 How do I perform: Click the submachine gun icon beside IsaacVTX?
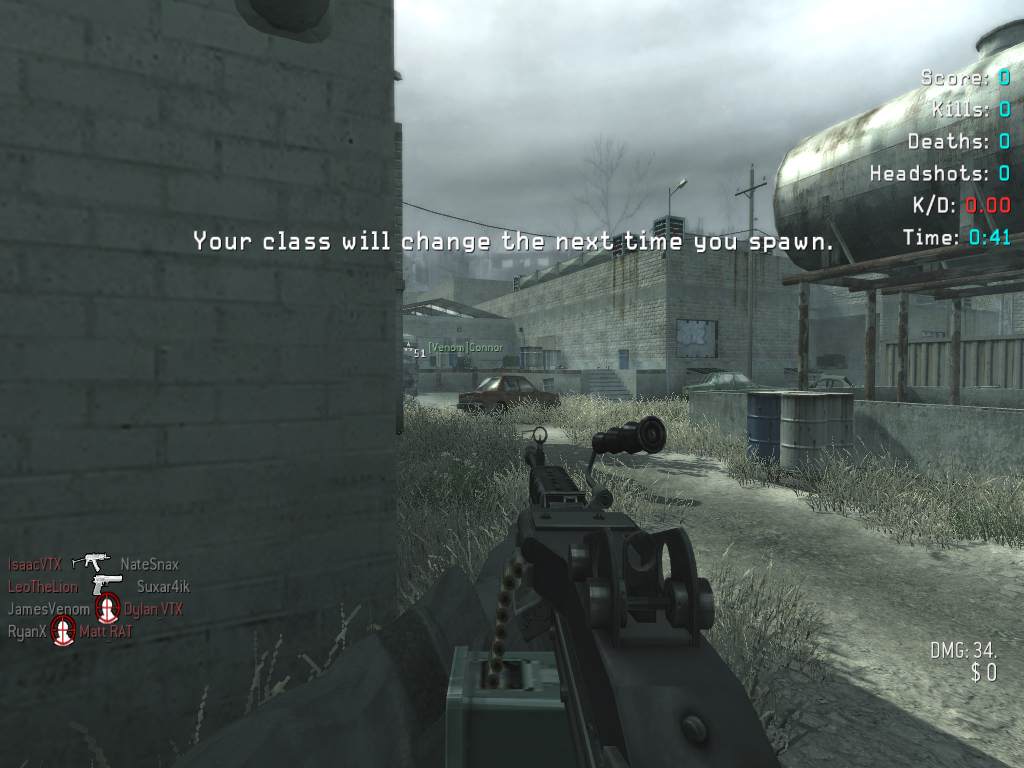click(x=90, y=562)
